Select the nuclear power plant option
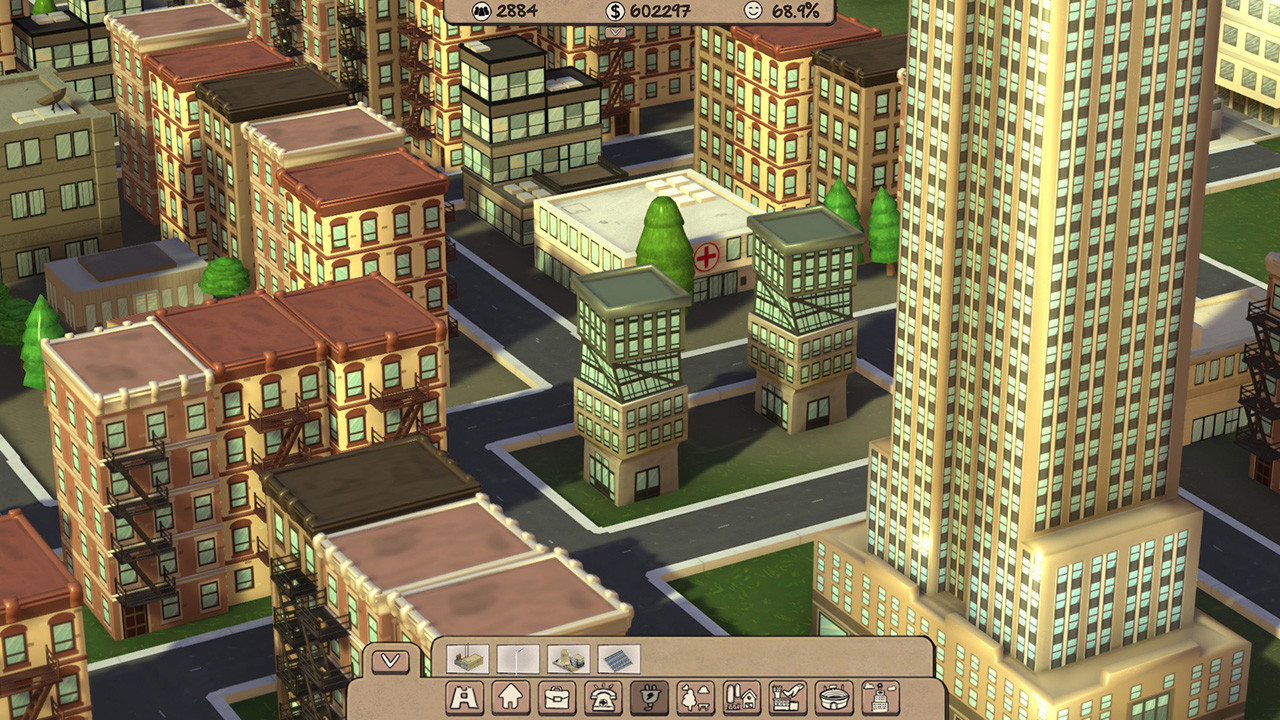The height and width of the screenshot is (720, 1280). [x=566, y=658]
